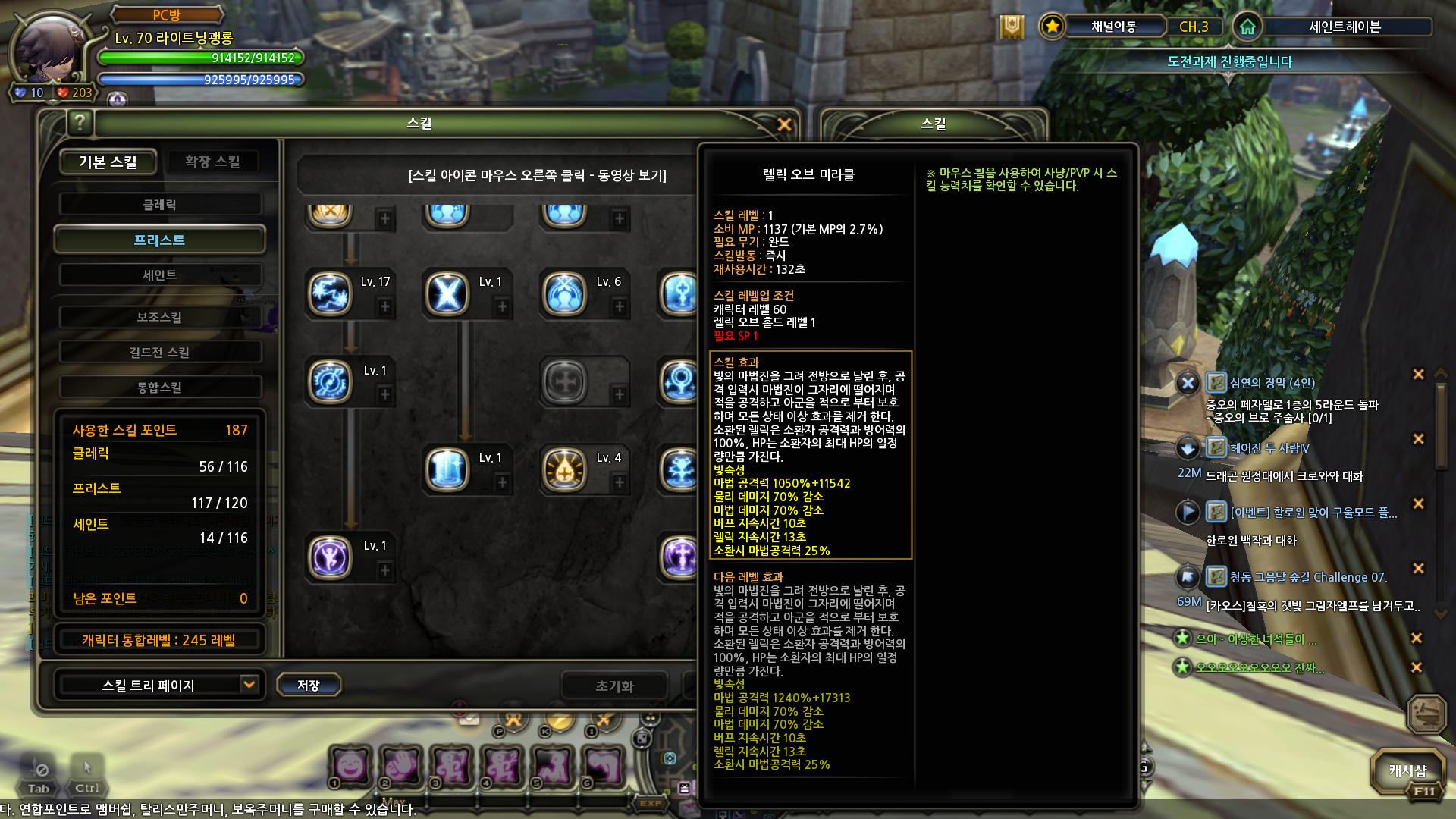1456x819 pixels.
Task: Open the 세인트 skill category
Action: [159, 275]
